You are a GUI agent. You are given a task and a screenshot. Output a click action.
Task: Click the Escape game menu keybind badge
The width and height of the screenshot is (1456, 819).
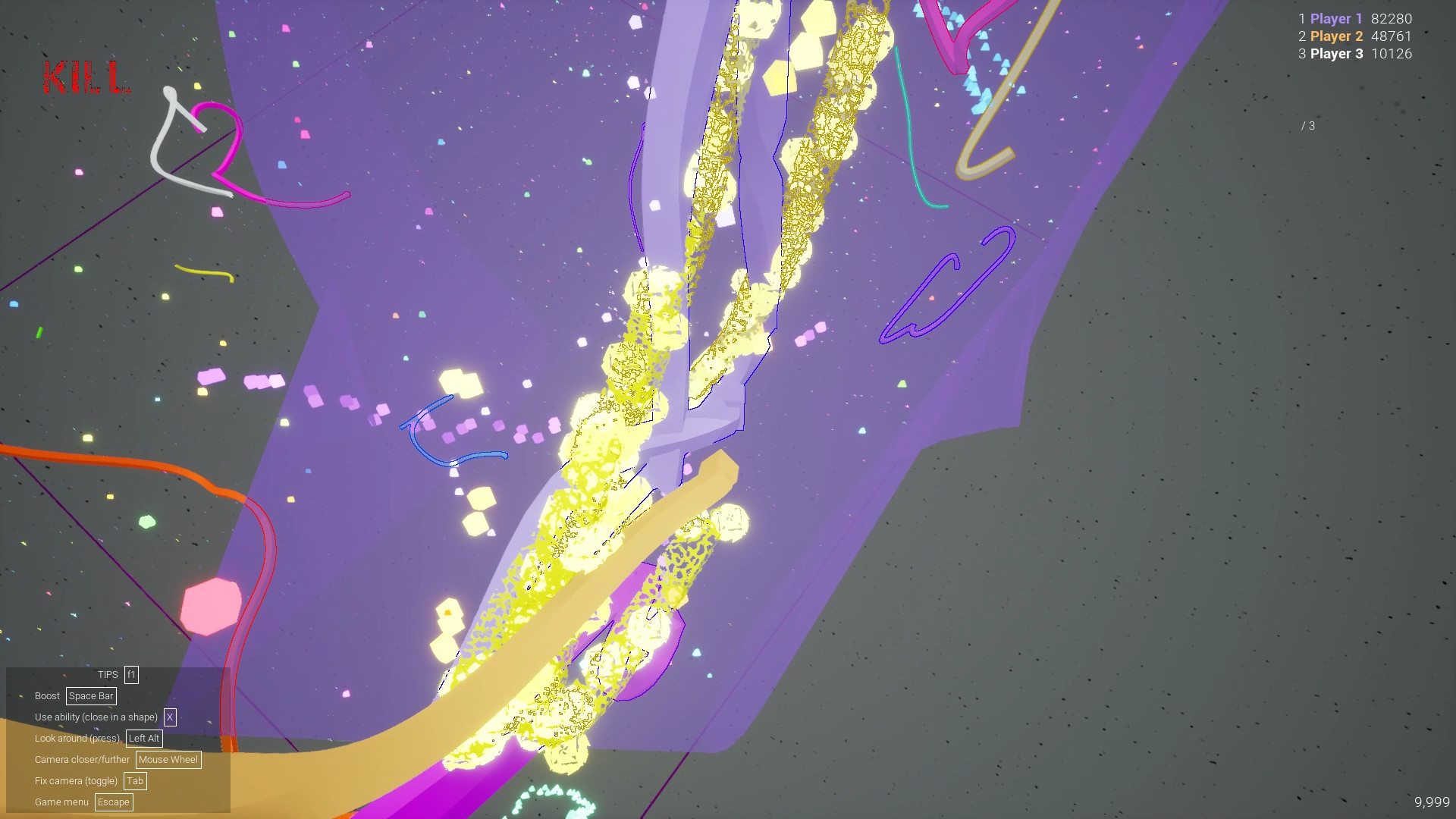point(114,802)
